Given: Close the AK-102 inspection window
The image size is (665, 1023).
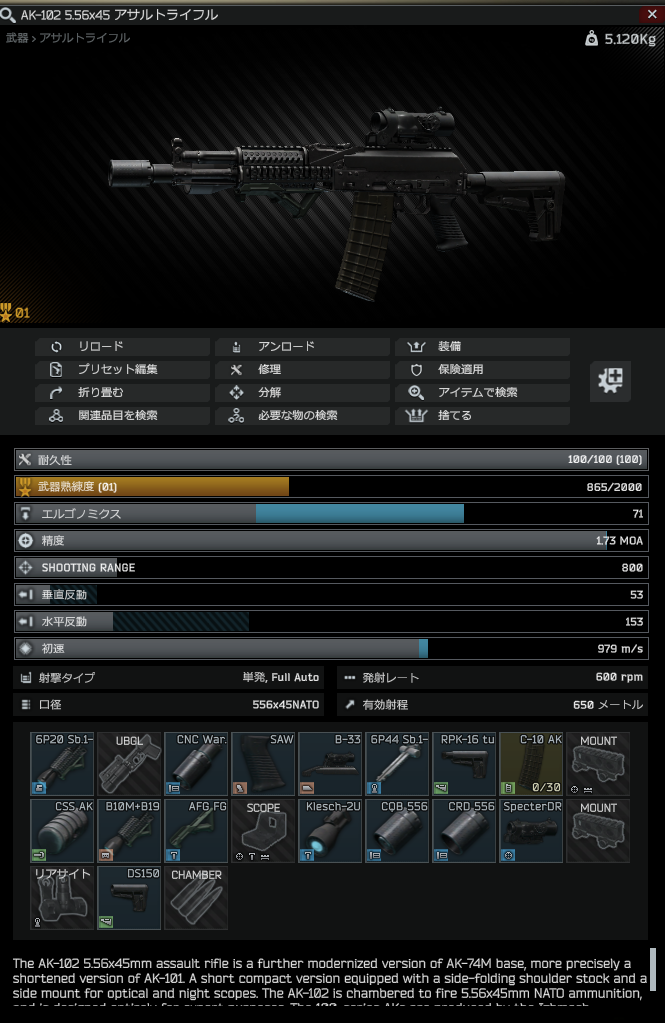Looking at the screenshot, I should coord(652,13).
